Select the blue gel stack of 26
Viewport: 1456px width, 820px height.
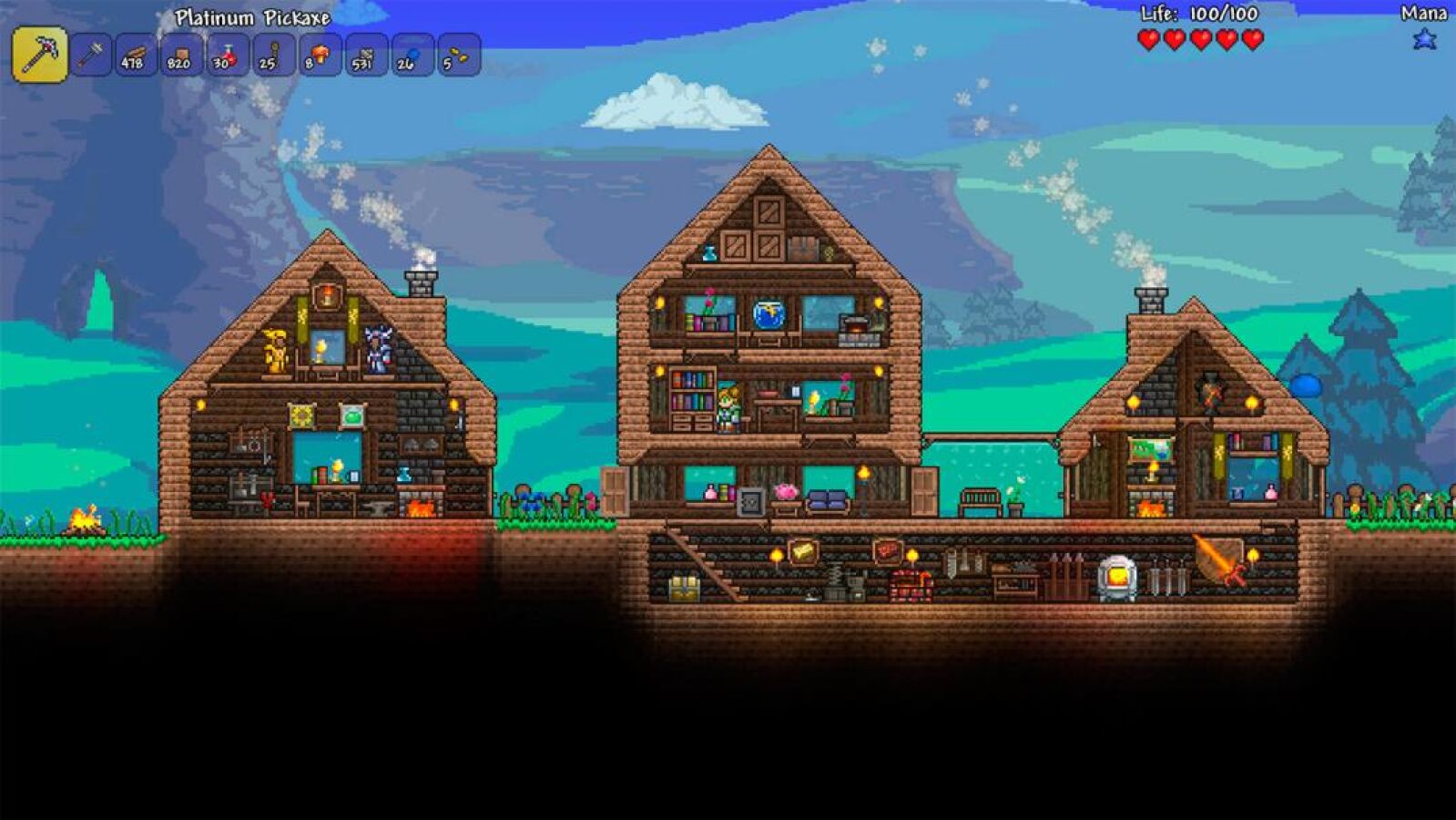(x=412, y=56)
